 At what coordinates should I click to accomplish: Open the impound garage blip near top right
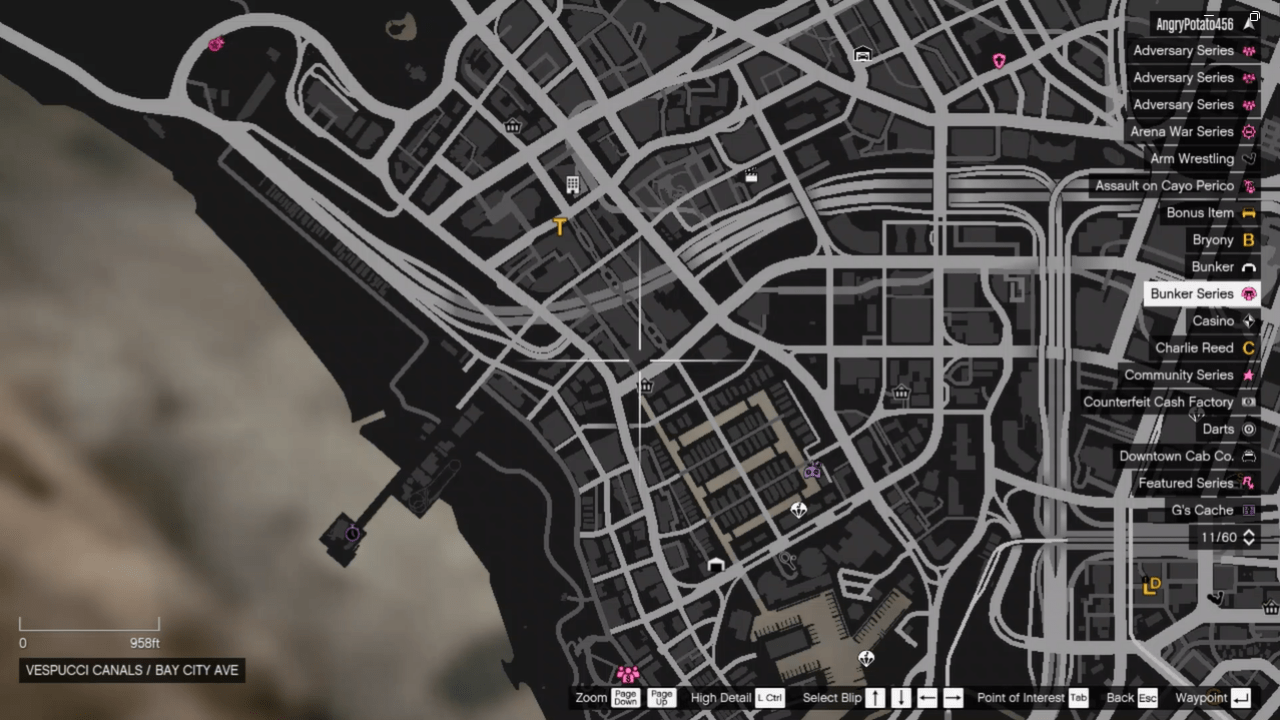coord(862,55)
